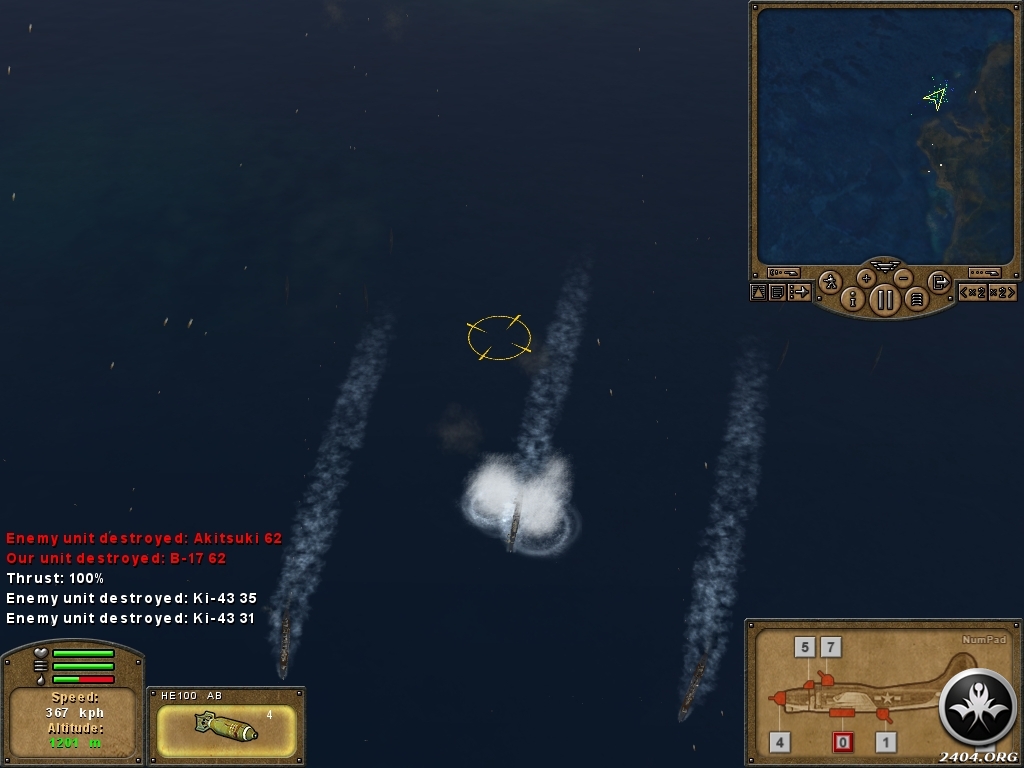Select gun position 7 on the B-17 diagram
The image size is (1024, 768).
point(831,647)
